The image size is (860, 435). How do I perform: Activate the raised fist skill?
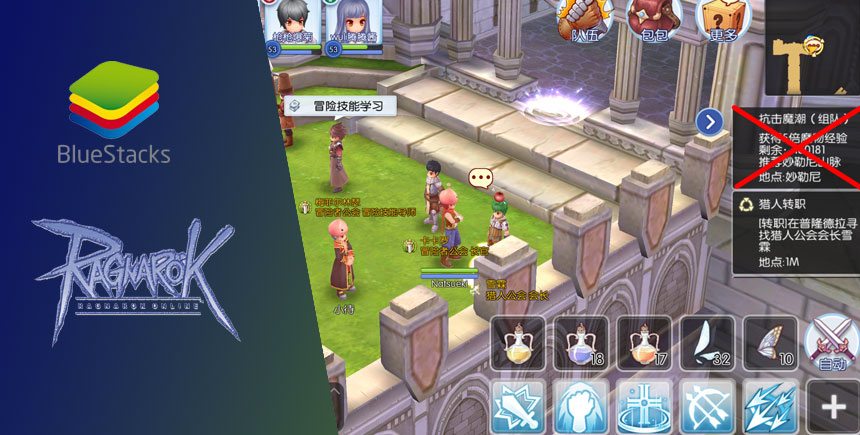[x=580, y=407]
